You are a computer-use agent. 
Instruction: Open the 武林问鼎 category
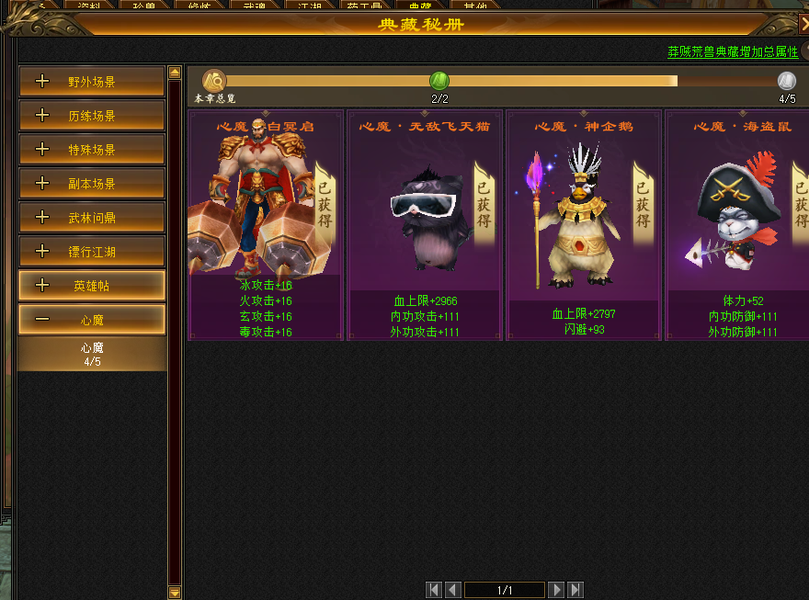(x=91, y=218)
